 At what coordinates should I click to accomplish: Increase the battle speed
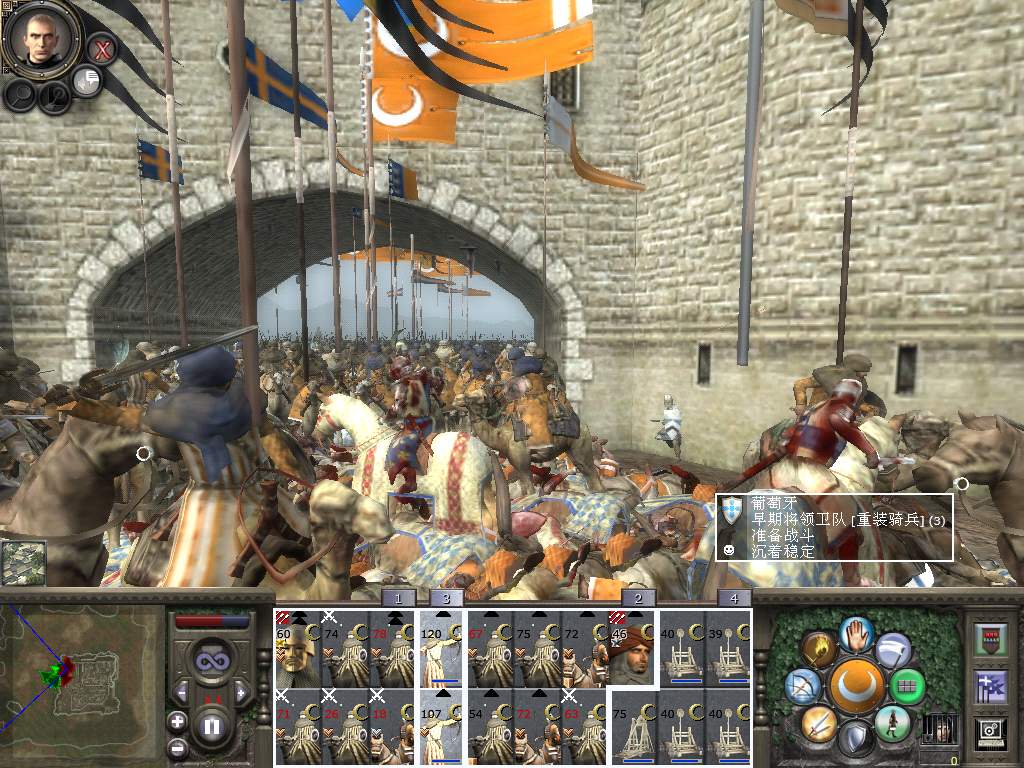pos(241,692)
